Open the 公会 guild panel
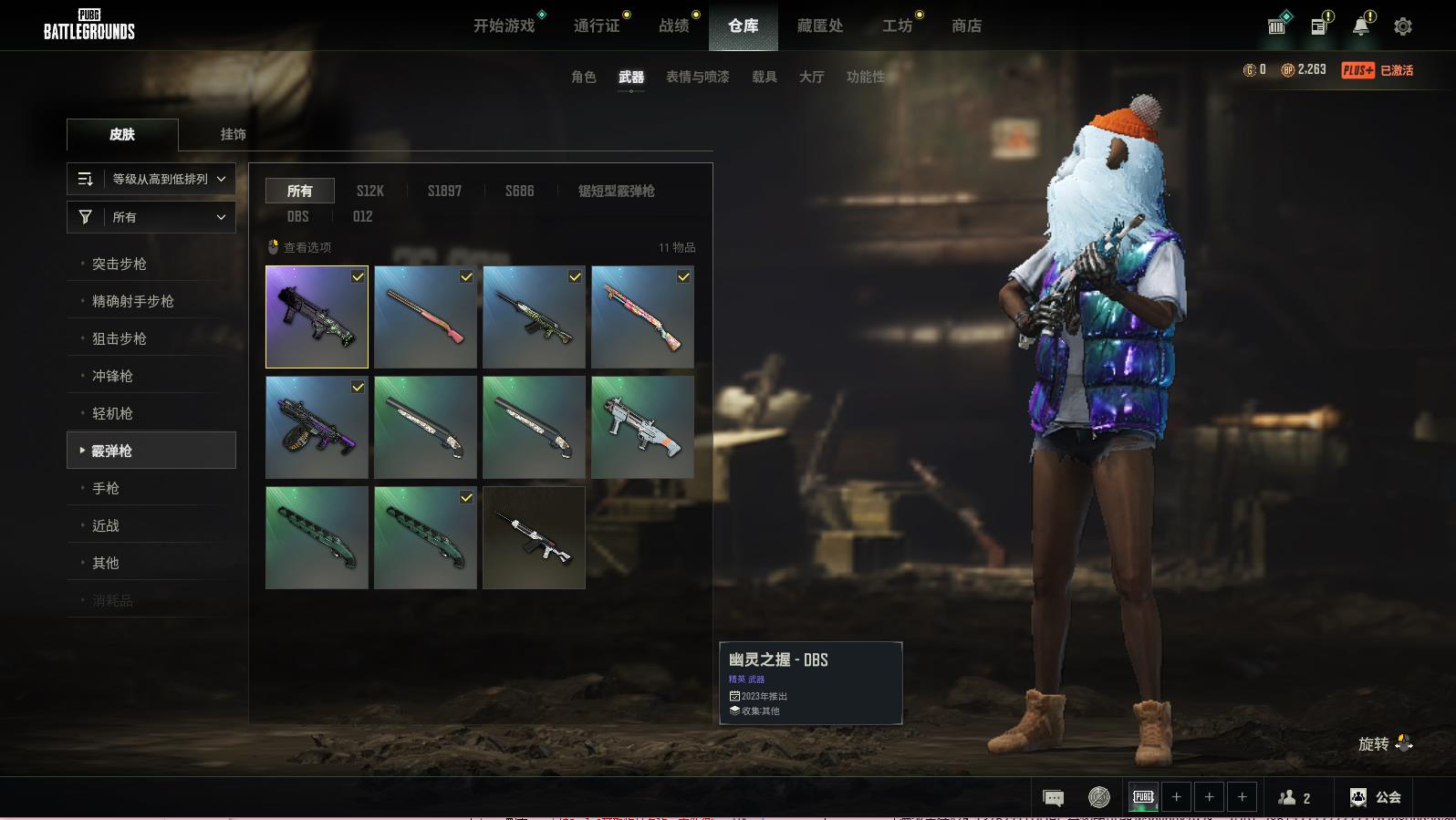The width and height of the screenshot is (1456, 820). point(1376,797)
